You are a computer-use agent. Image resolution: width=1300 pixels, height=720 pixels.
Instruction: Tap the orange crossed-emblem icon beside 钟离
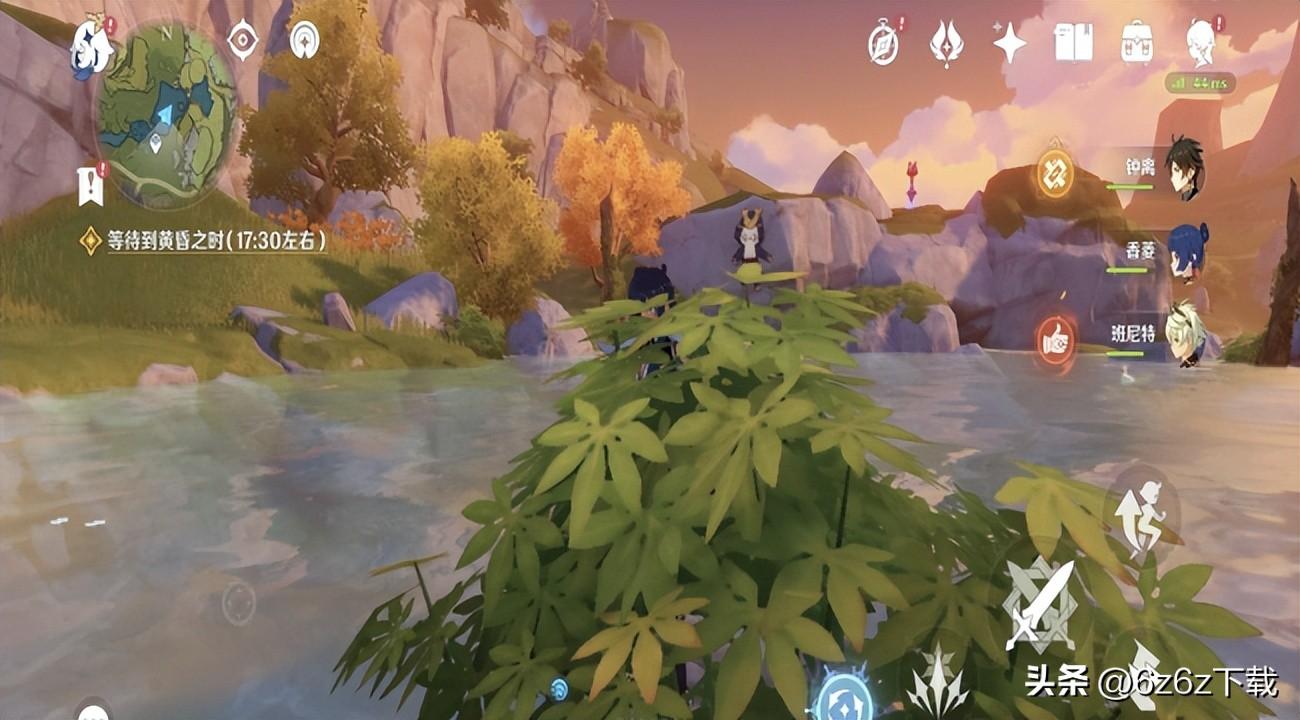[x=1054, y=172]
